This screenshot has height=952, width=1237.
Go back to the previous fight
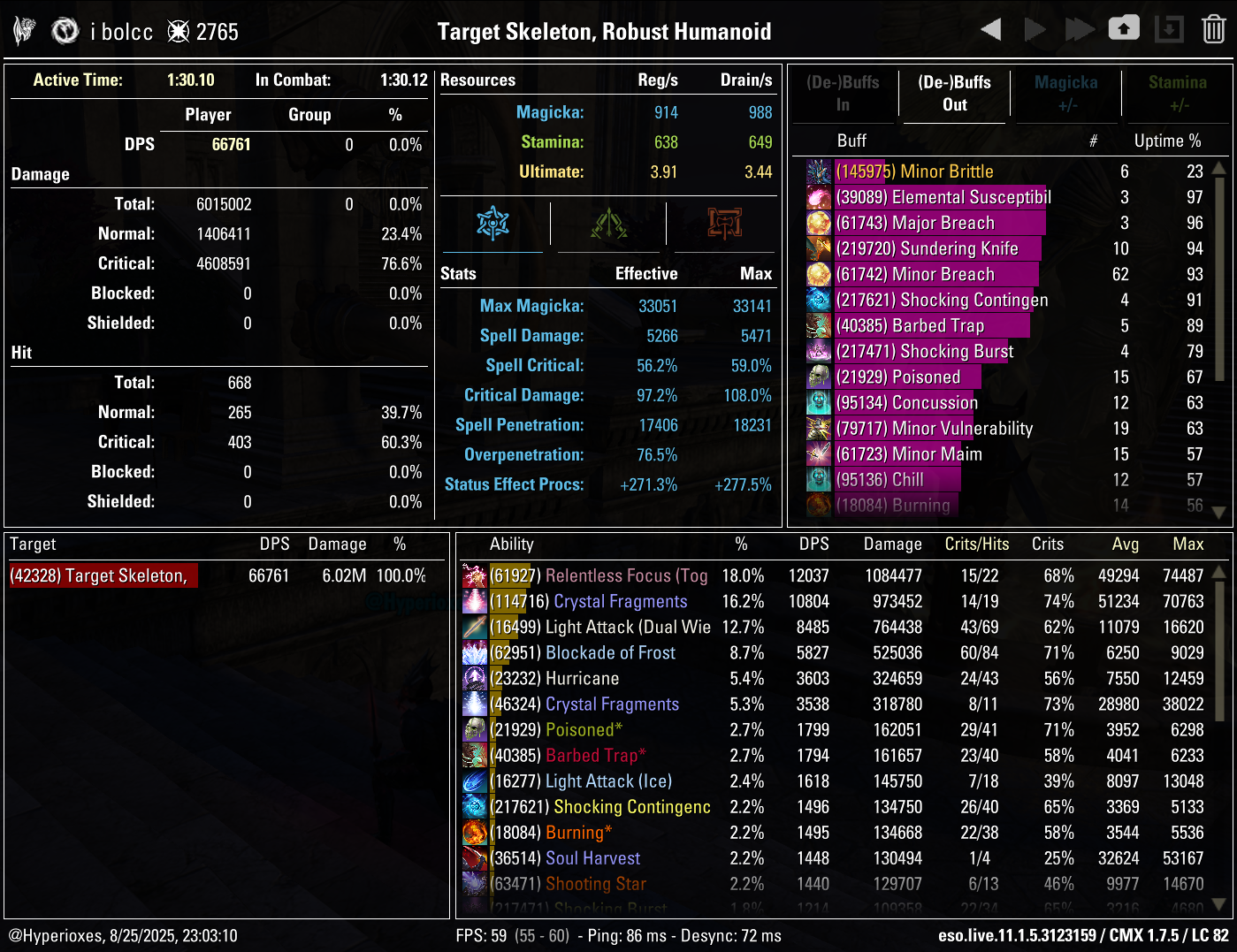[990, 28]
